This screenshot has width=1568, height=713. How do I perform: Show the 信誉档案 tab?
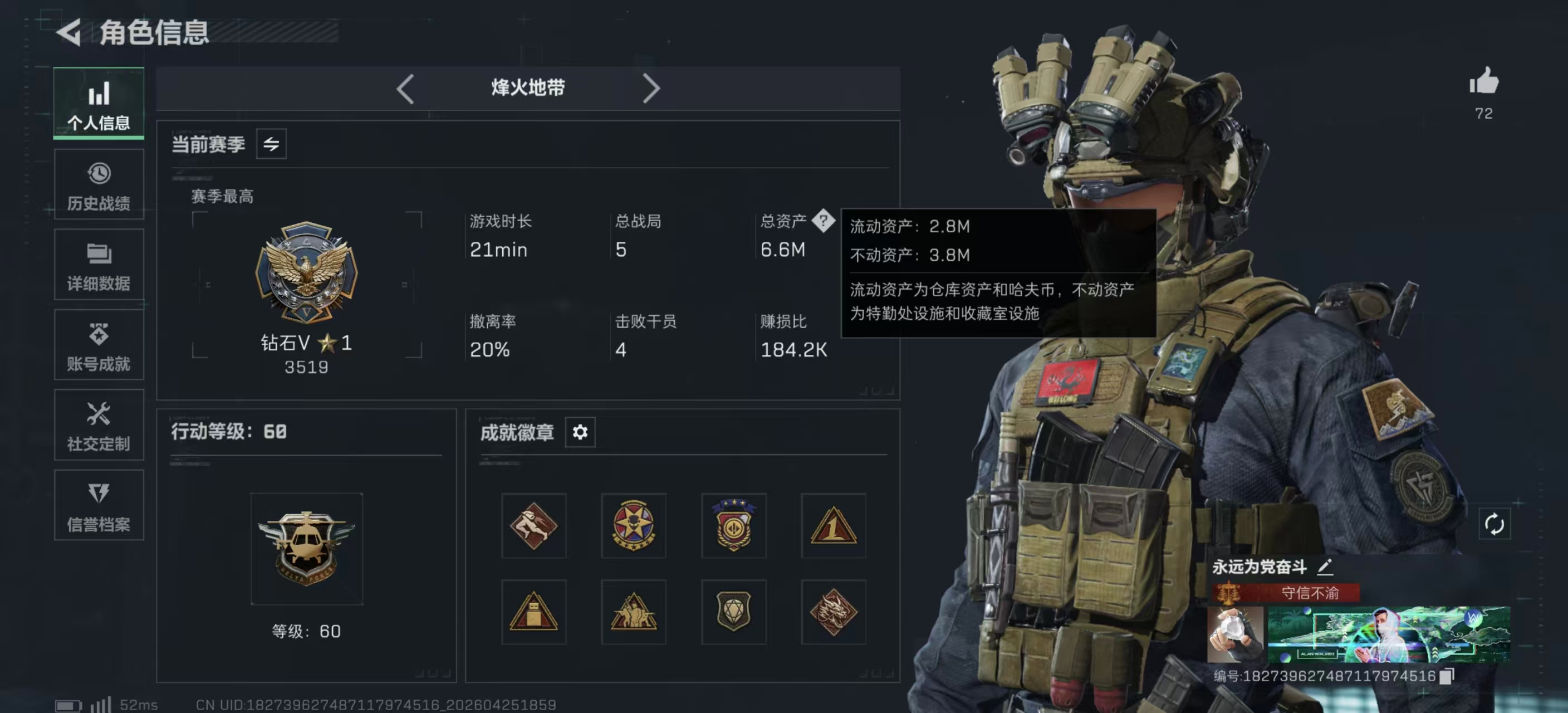(x=99, y=506)
